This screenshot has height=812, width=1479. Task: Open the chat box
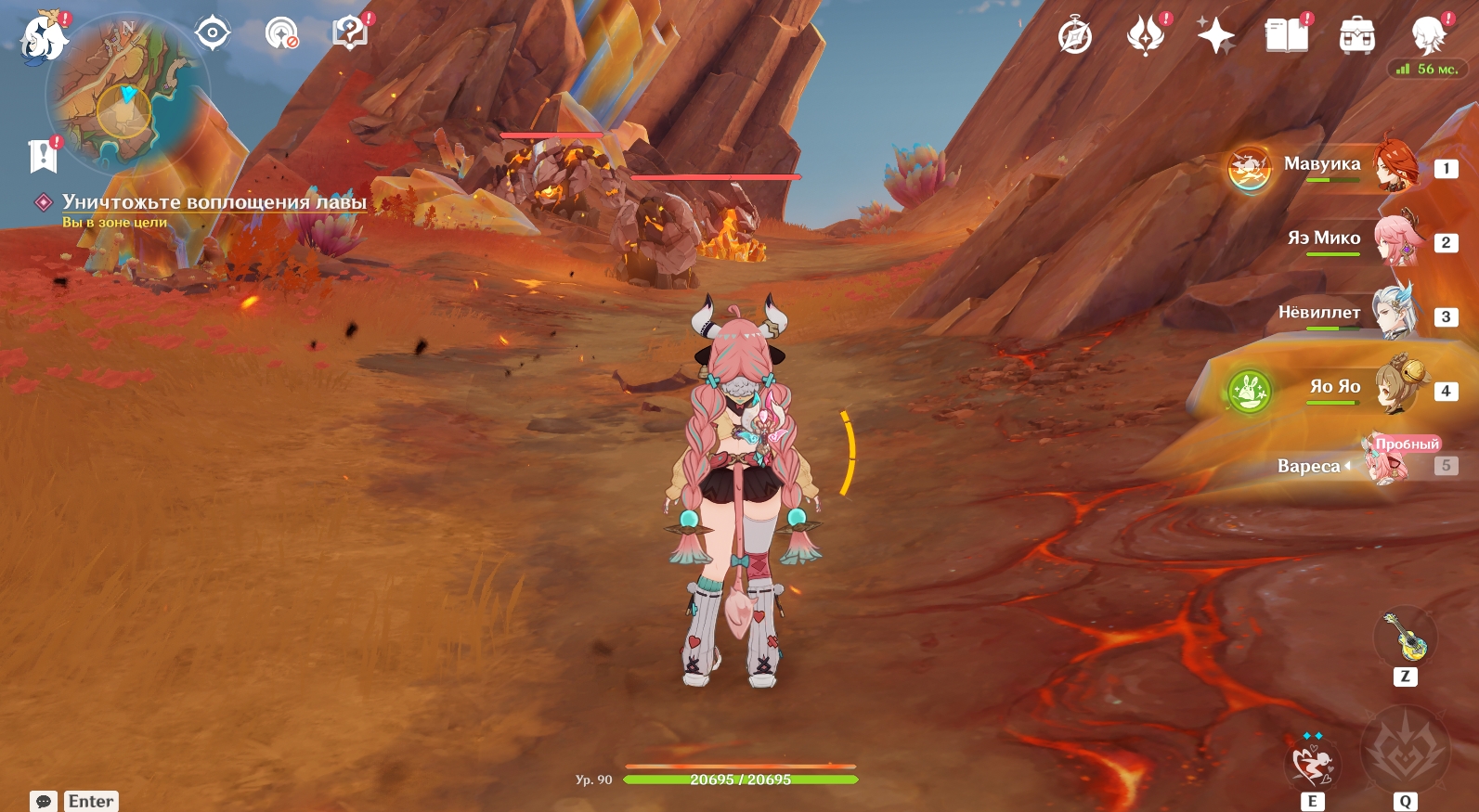pyautogui.click(x=44, y=801)
